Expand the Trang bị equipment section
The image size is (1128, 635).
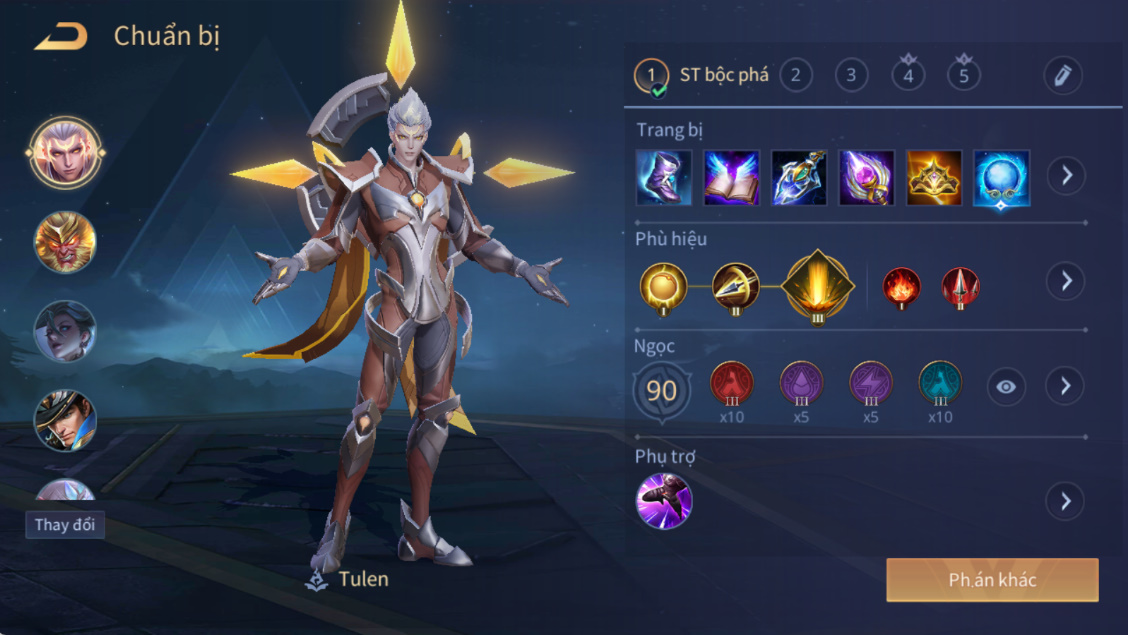tap(1066, 177)
